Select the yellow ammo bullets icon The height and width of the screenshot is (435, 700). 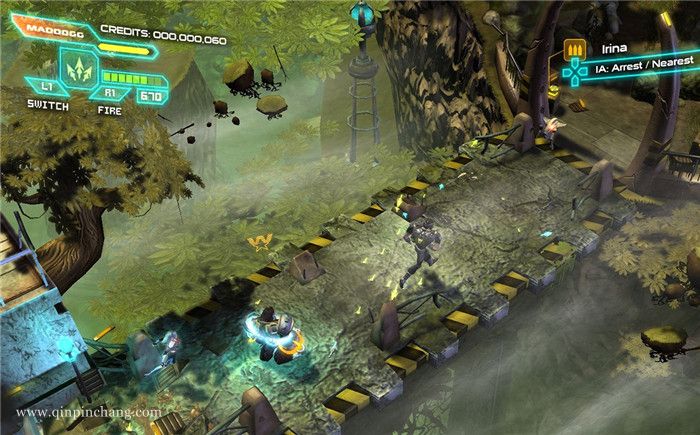tap(575, 48)
